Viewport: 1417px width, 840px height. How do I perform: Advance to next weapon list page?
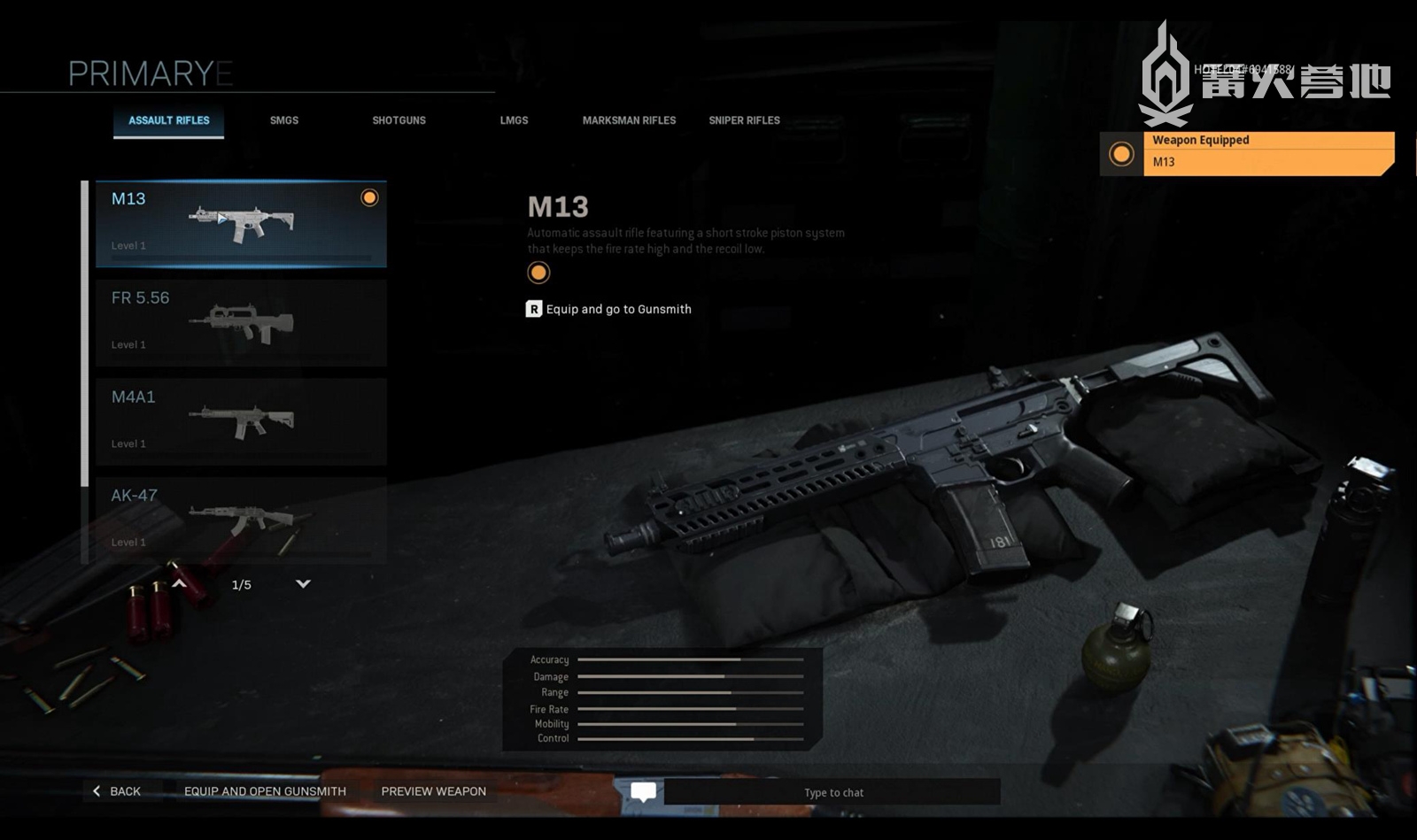tap(303, 584)
